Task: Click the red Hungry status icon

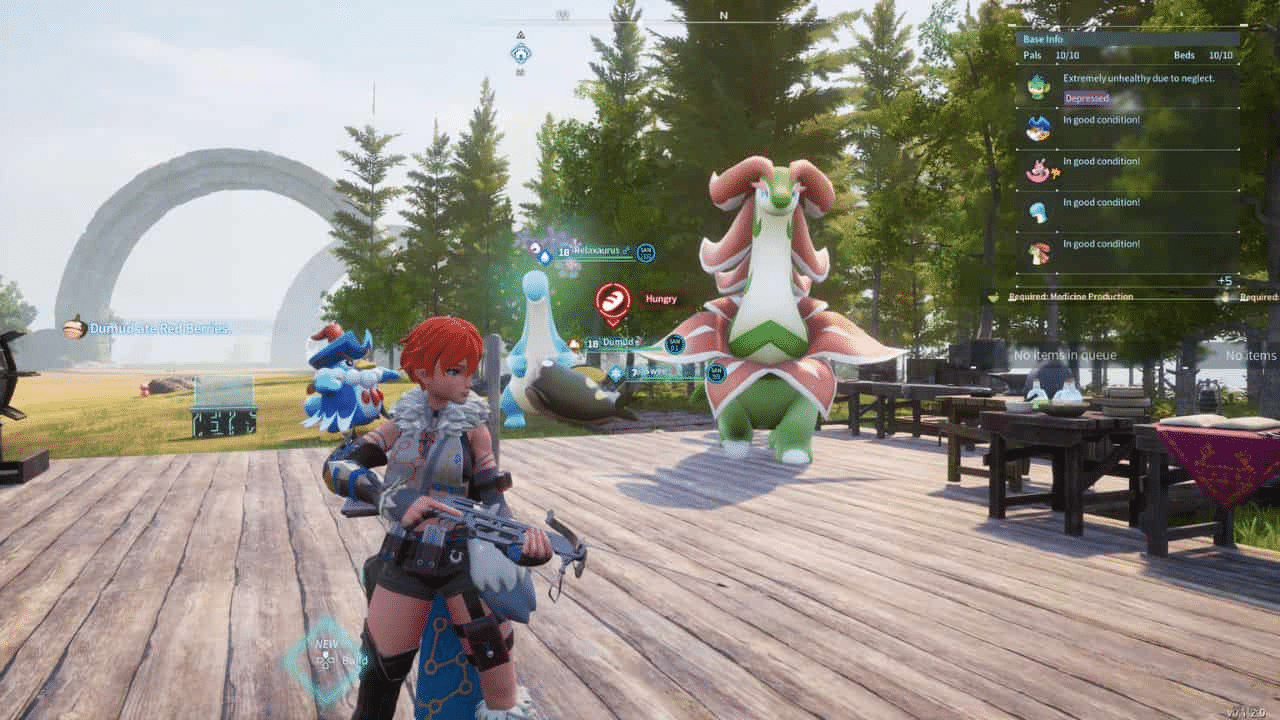Action: coord(613,300)
